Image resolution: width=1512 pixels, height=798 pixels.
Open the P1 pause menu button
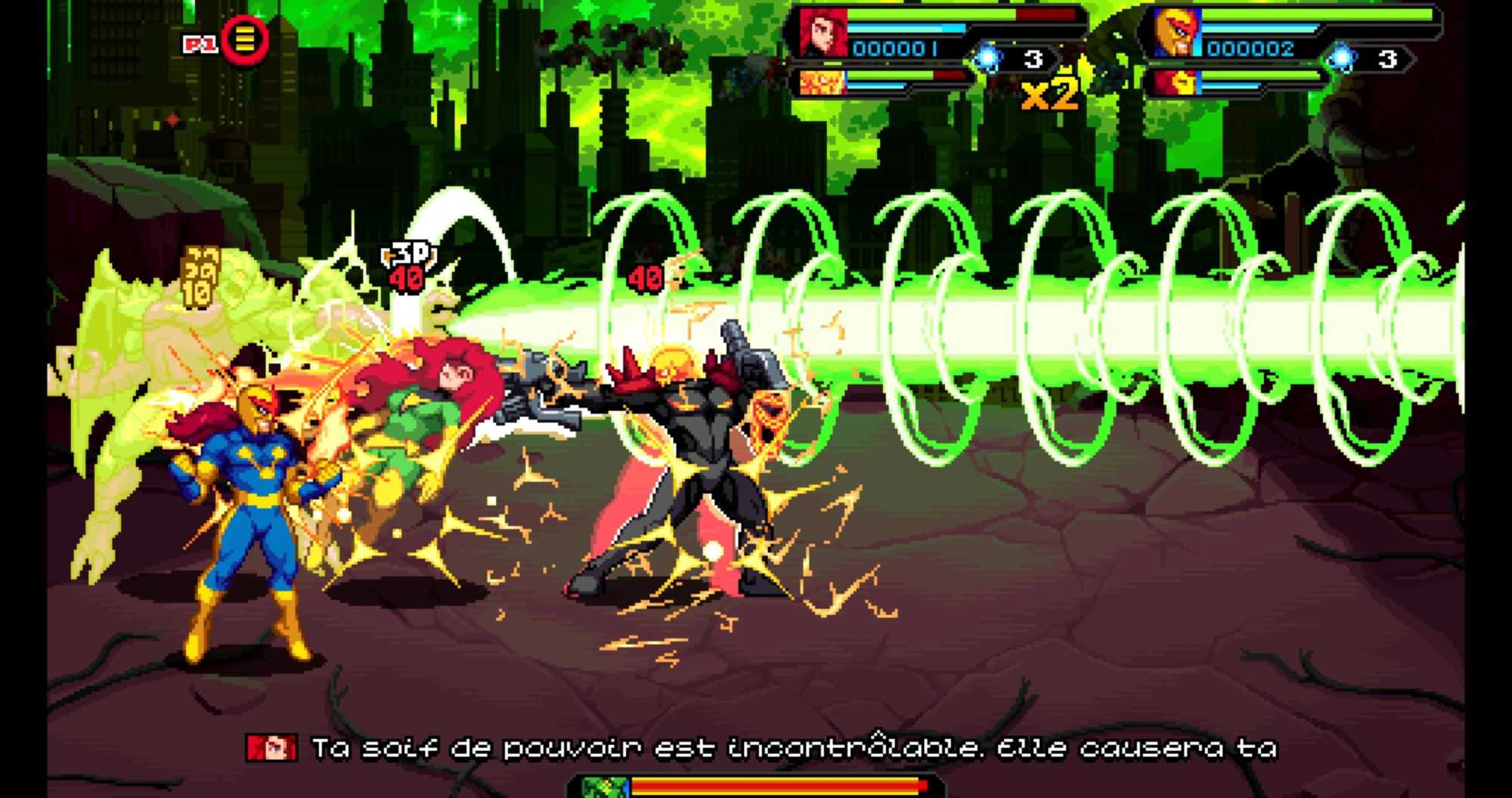244,40
